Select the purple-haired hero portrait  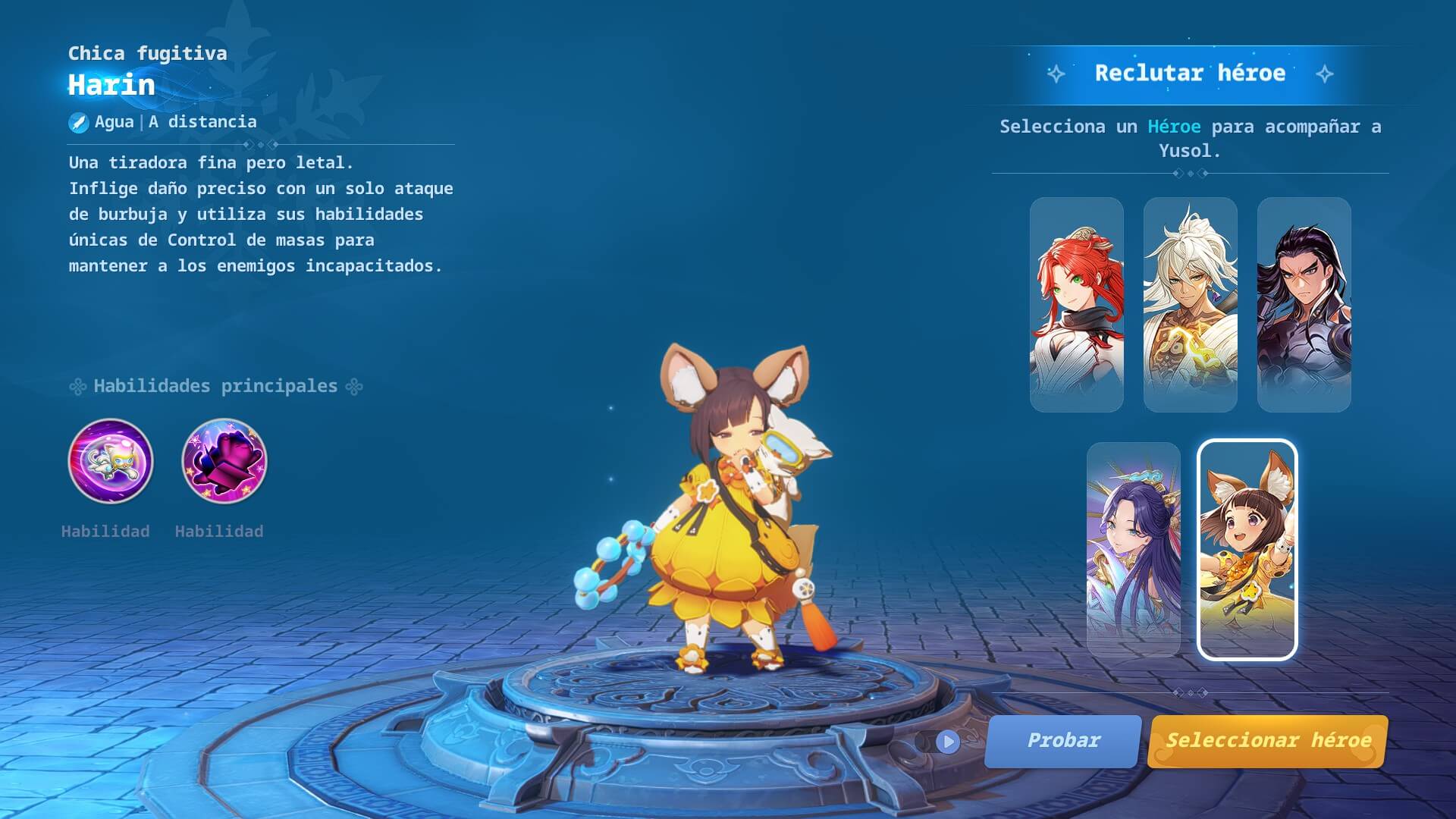(1133, 549)
